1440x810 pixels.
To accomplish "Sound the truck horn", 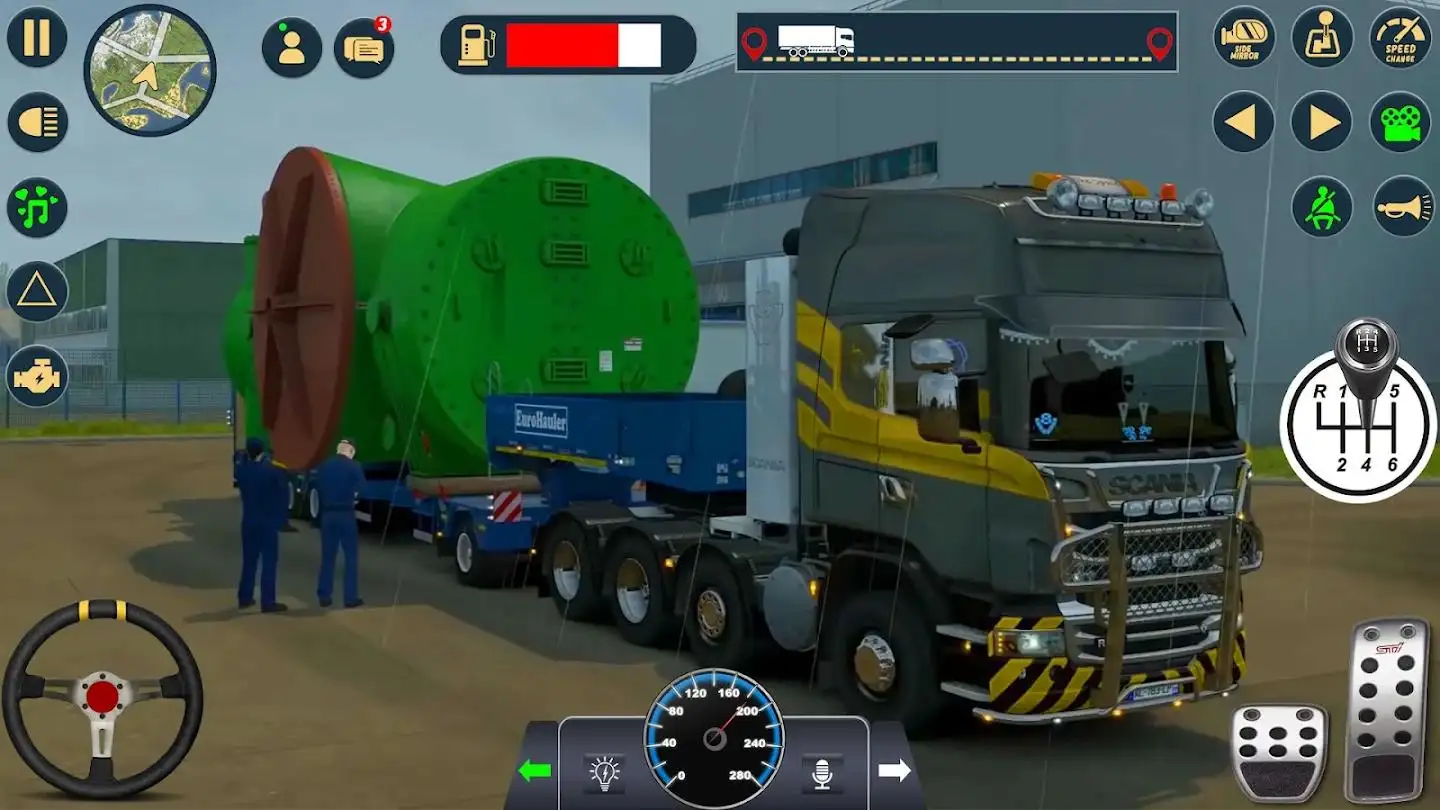I will pyautogui.click(x=1400, y=207).
